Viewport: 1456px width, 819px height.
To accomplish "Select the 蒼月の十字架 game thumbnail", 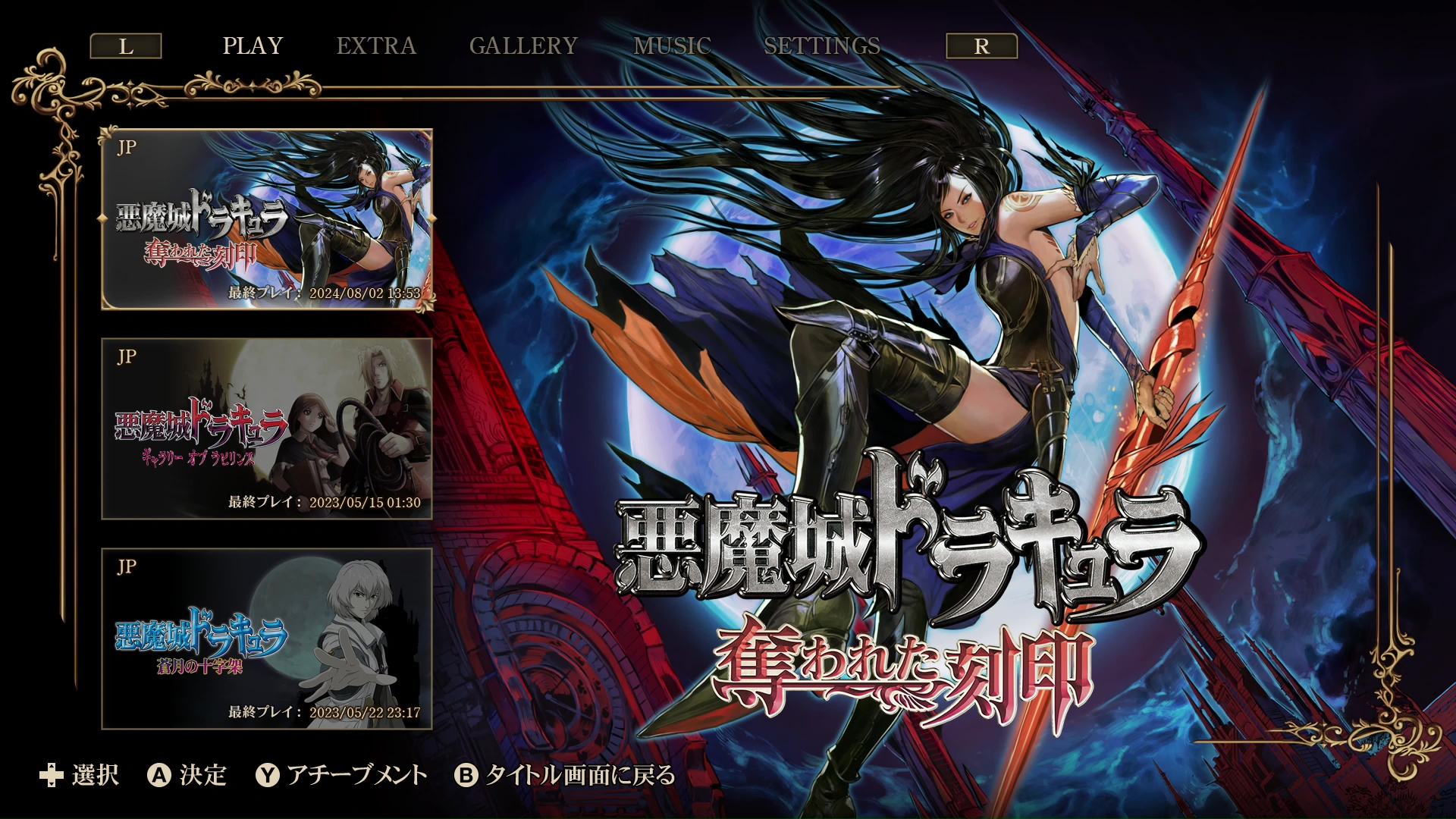I will point(267,637).
